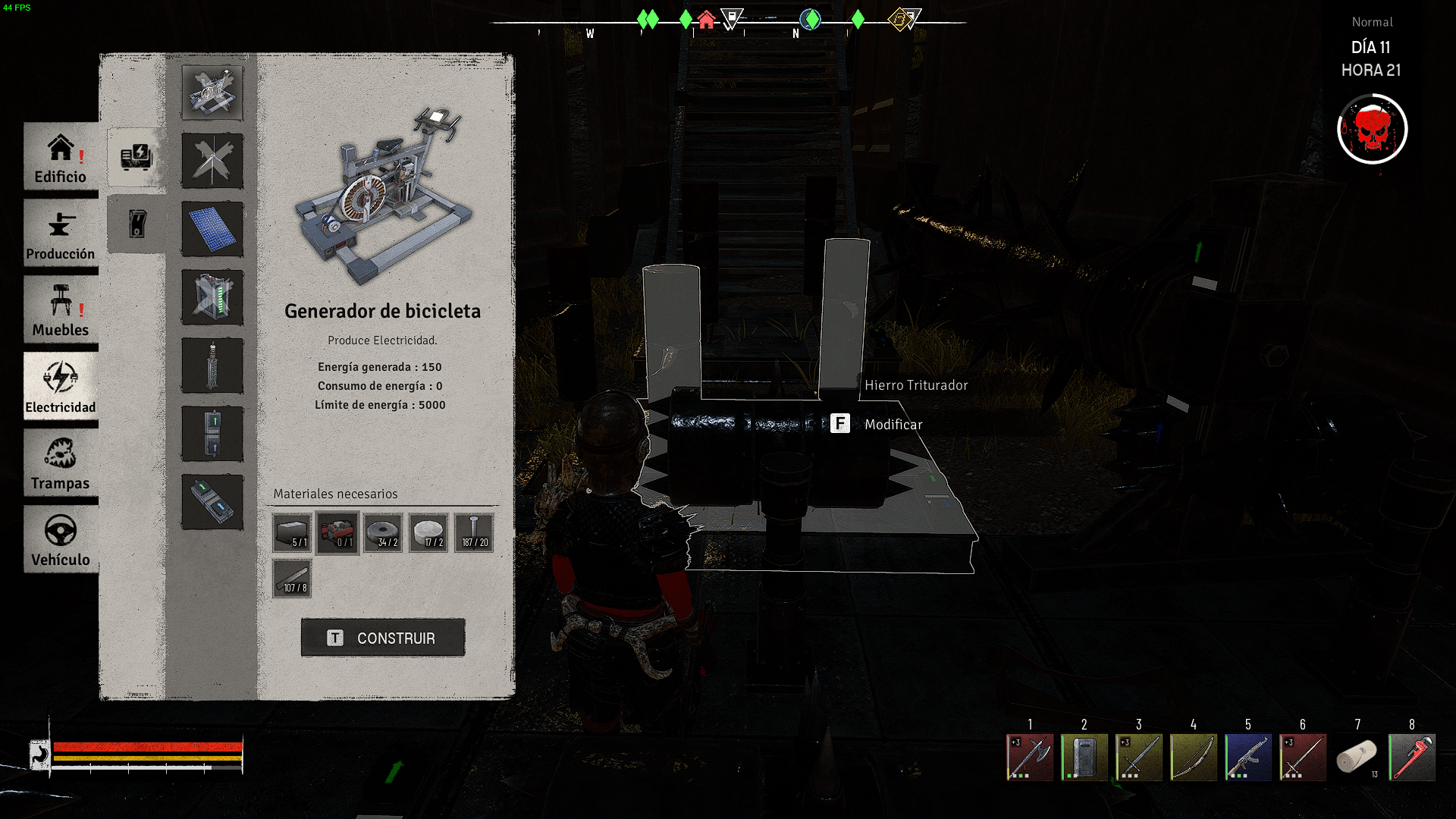Select the battery pack blueprint
This screenshot has height=819, width=1456.
212,297
